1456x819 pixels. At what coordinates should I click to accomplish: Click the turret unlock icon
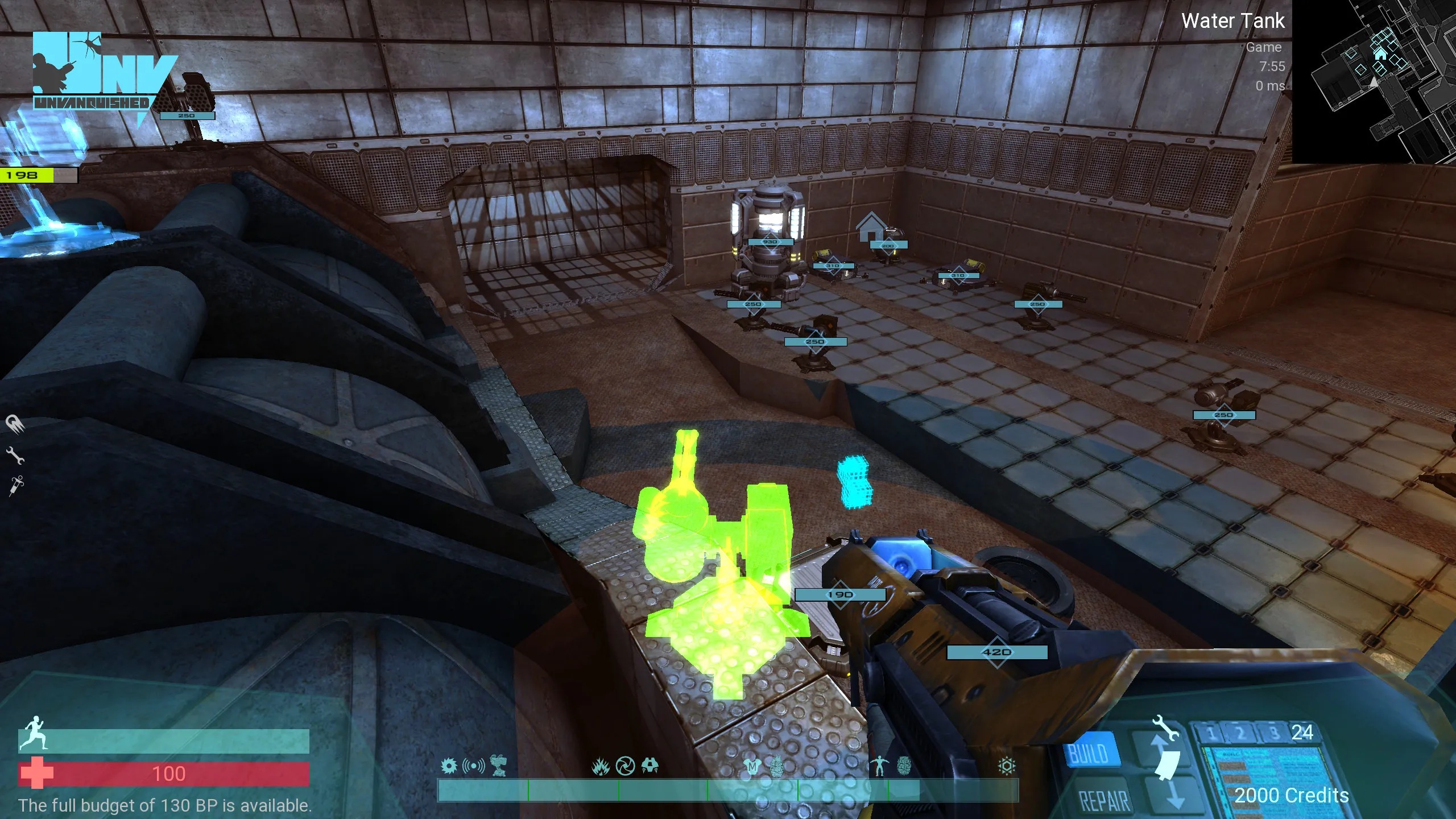499,766
